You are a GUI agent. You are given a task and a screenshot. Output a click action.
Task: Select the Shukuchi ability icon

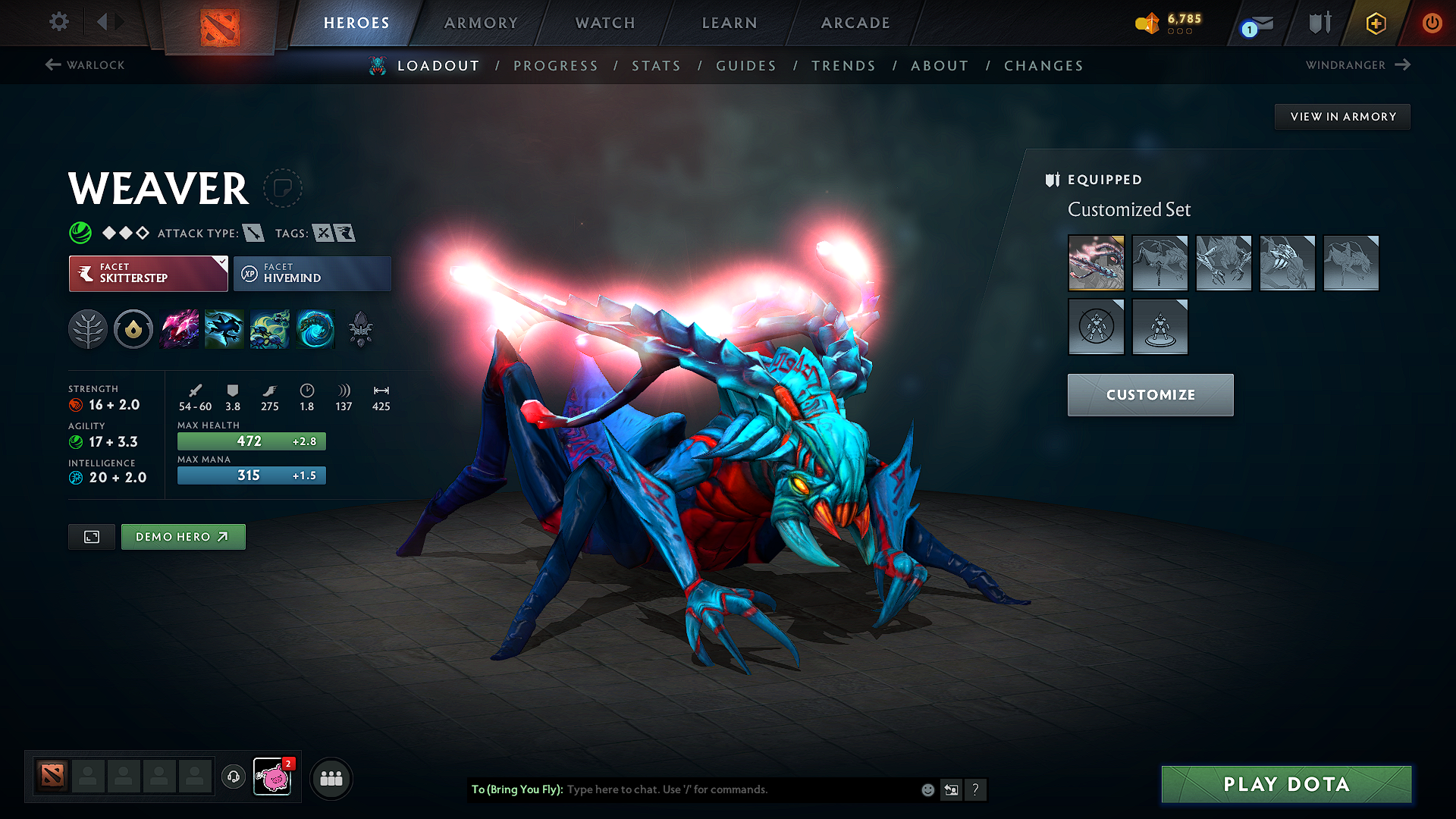pyautogui.click(x=224, y=328)
